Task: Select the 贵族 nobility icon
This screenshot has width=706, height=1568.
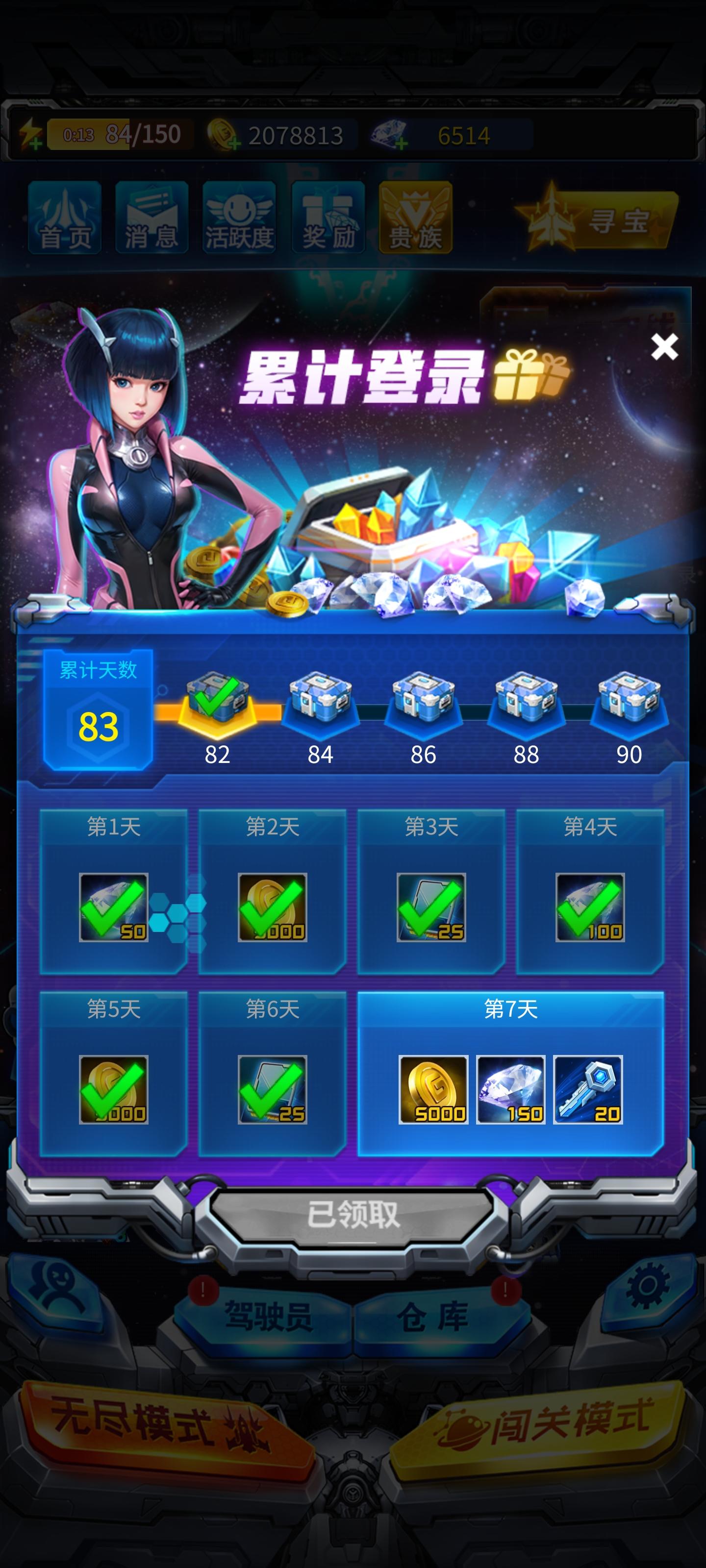Action: pos(415,219)
